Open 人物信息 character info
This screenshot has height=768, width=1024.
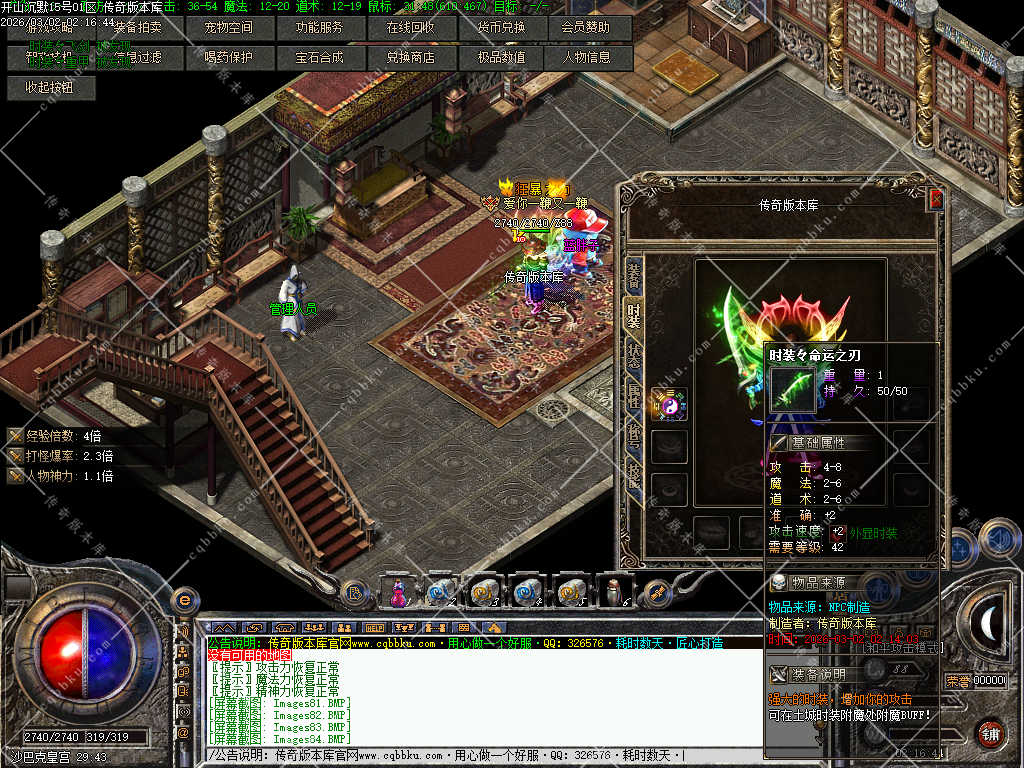click(x=586, y=58)
